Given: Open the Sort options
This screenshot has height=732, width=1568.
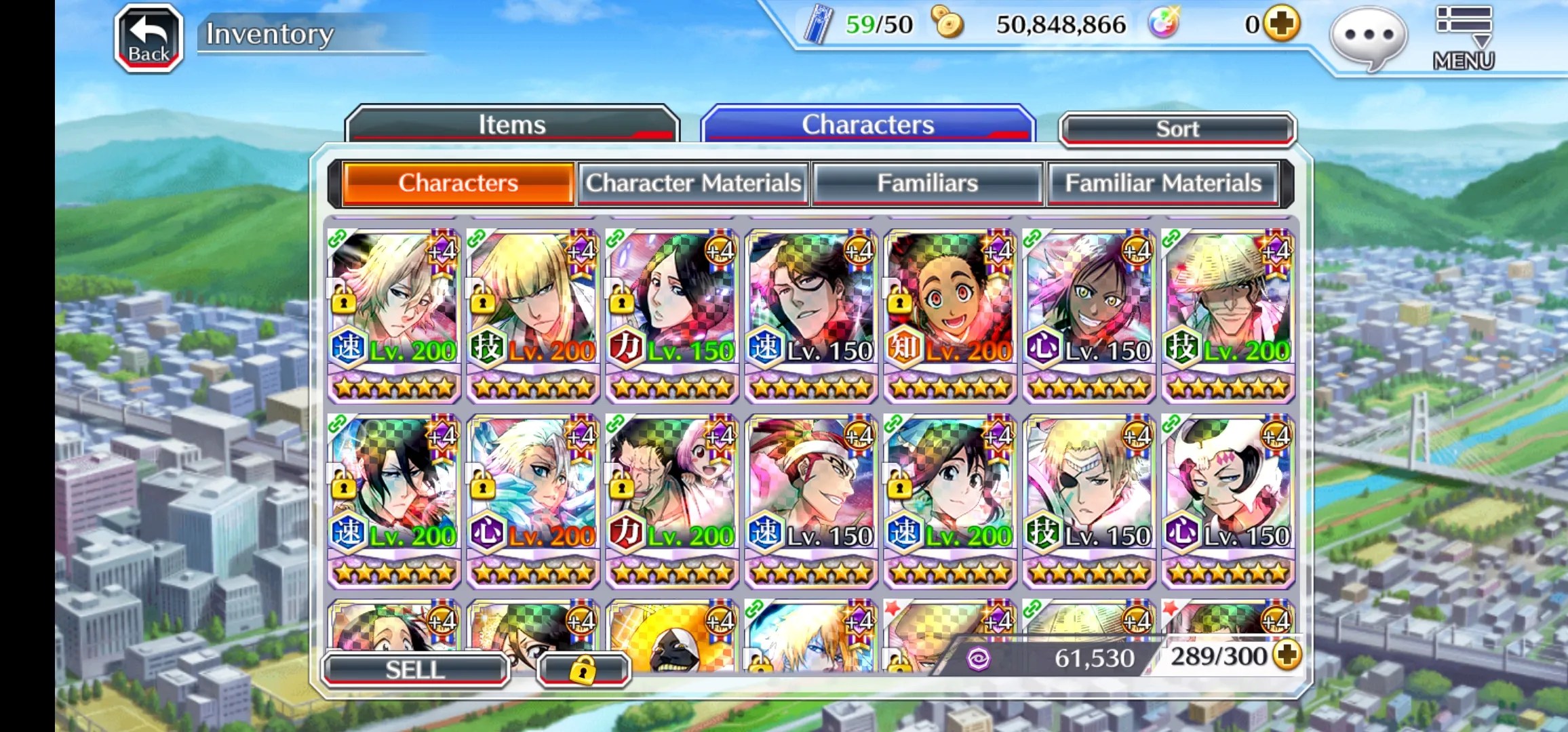Looking at the screenshot, I should pyautogui.click(x=1177, y=129).
